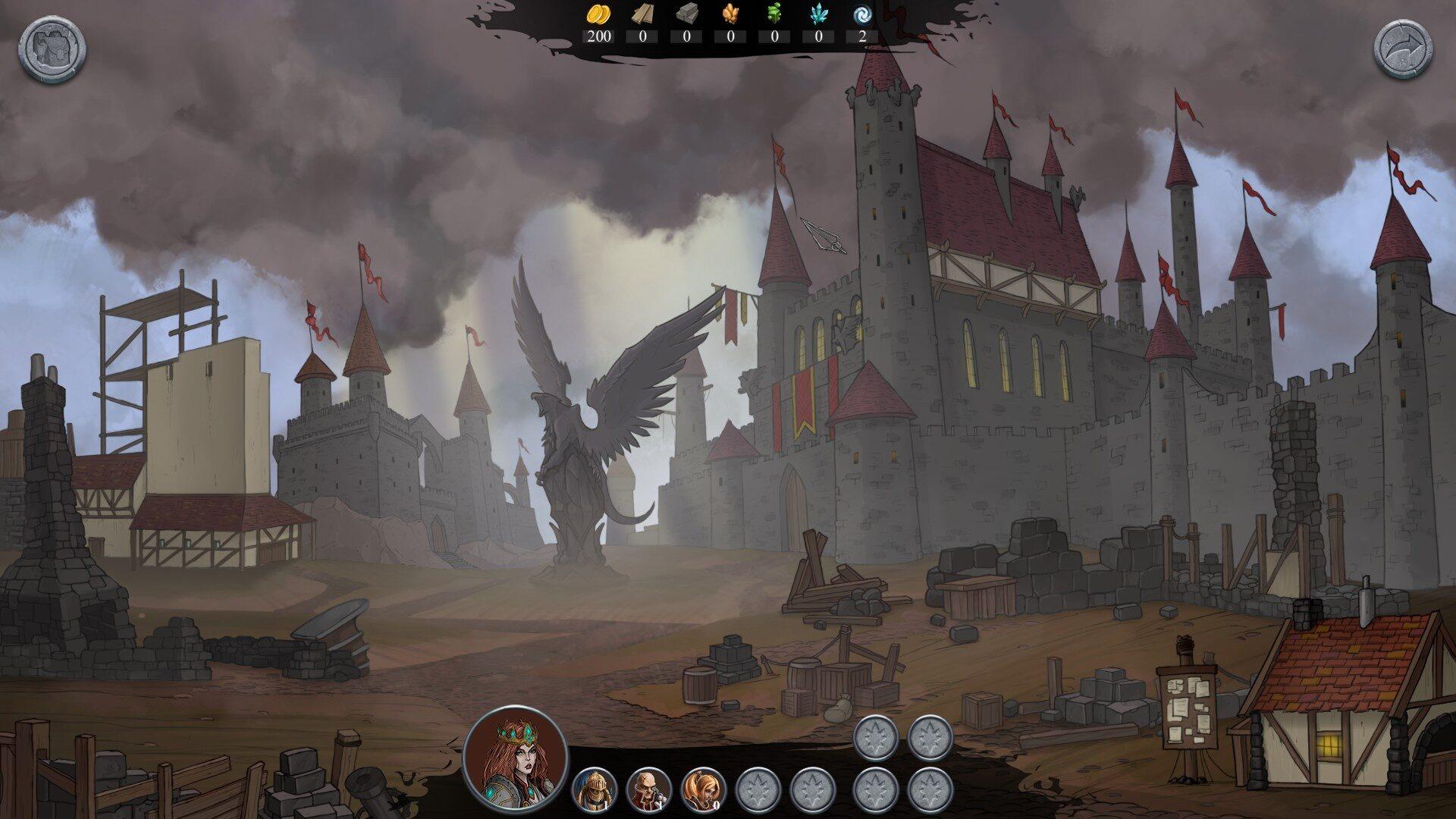Open the castle icon button
Viewport: 1456px width, 819px height.
tap(52, 49)
